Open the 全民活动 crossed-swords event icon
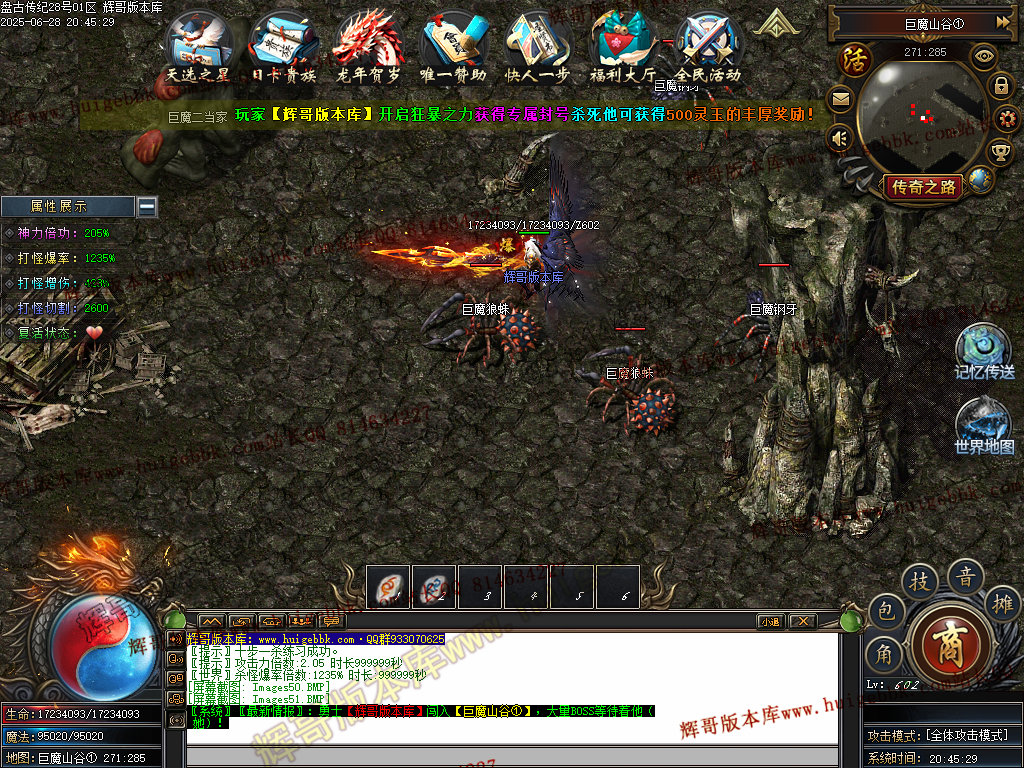1024x768 pixels. (708, 45)
